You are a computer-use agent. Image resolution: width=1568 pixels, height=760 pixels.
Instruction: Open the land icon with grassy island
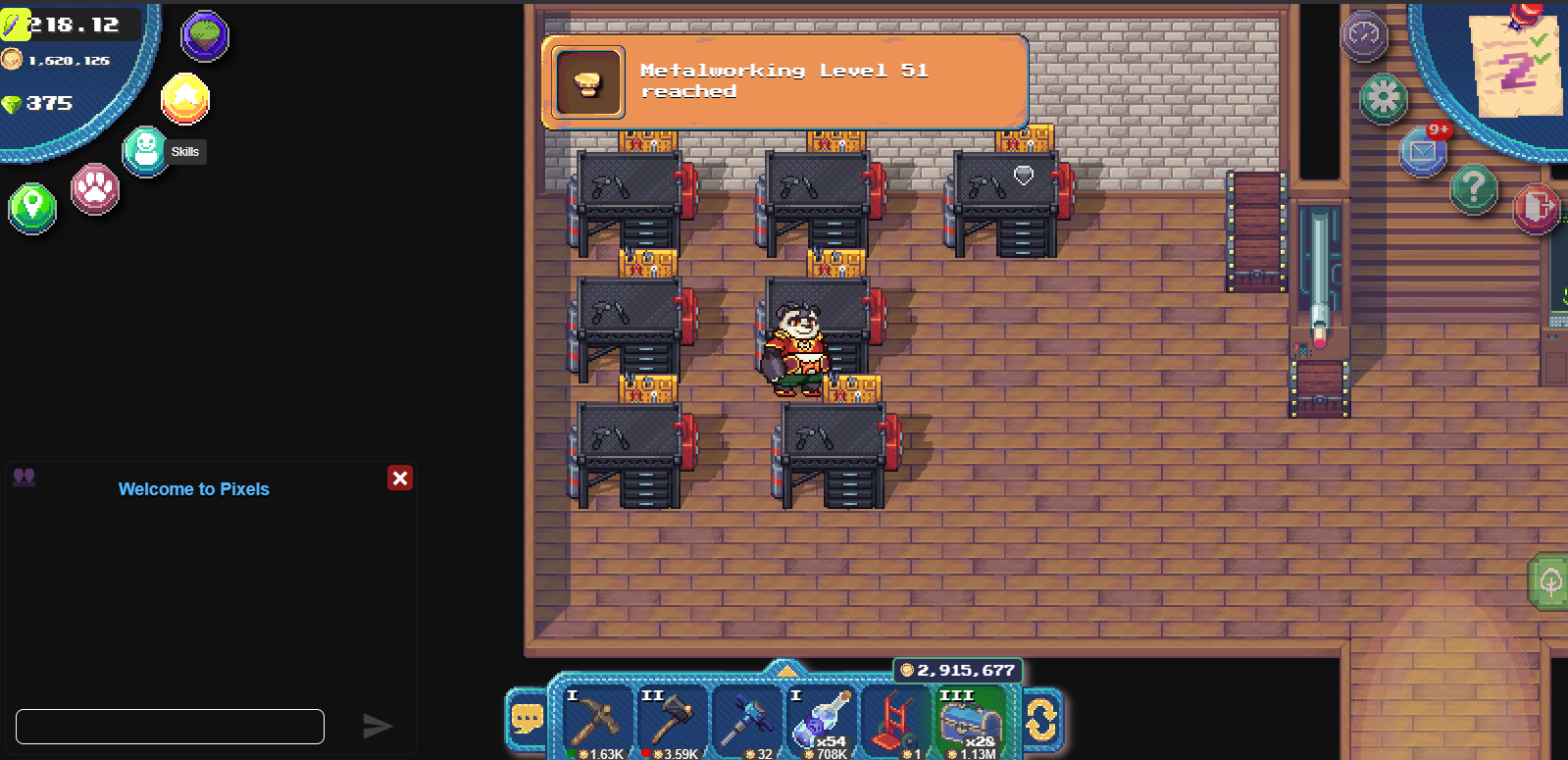205,36
